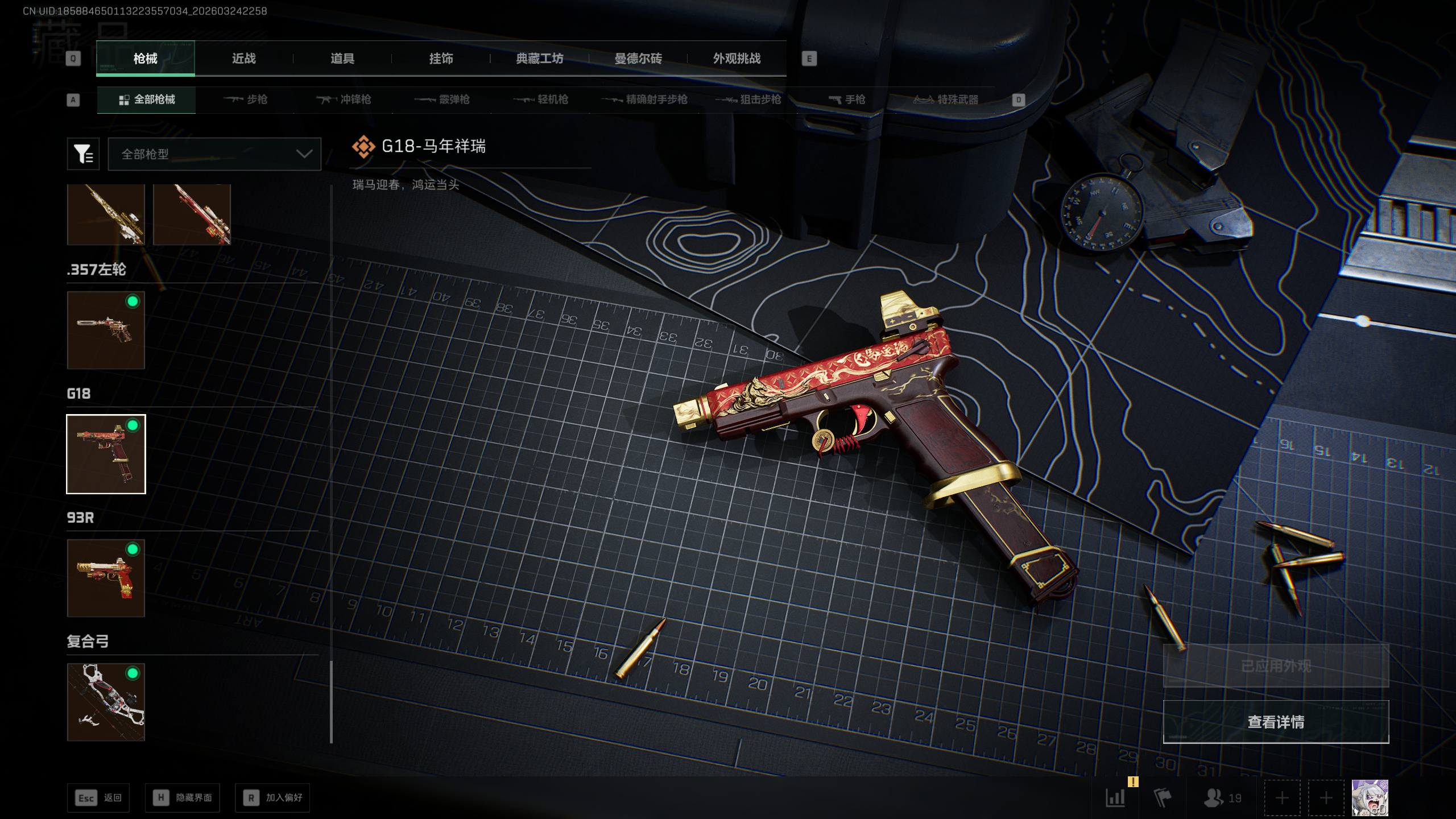Viewport: 1456px width, 819px height.
Task: Filter by 手枪 pistols
Action: pos(847,100)
